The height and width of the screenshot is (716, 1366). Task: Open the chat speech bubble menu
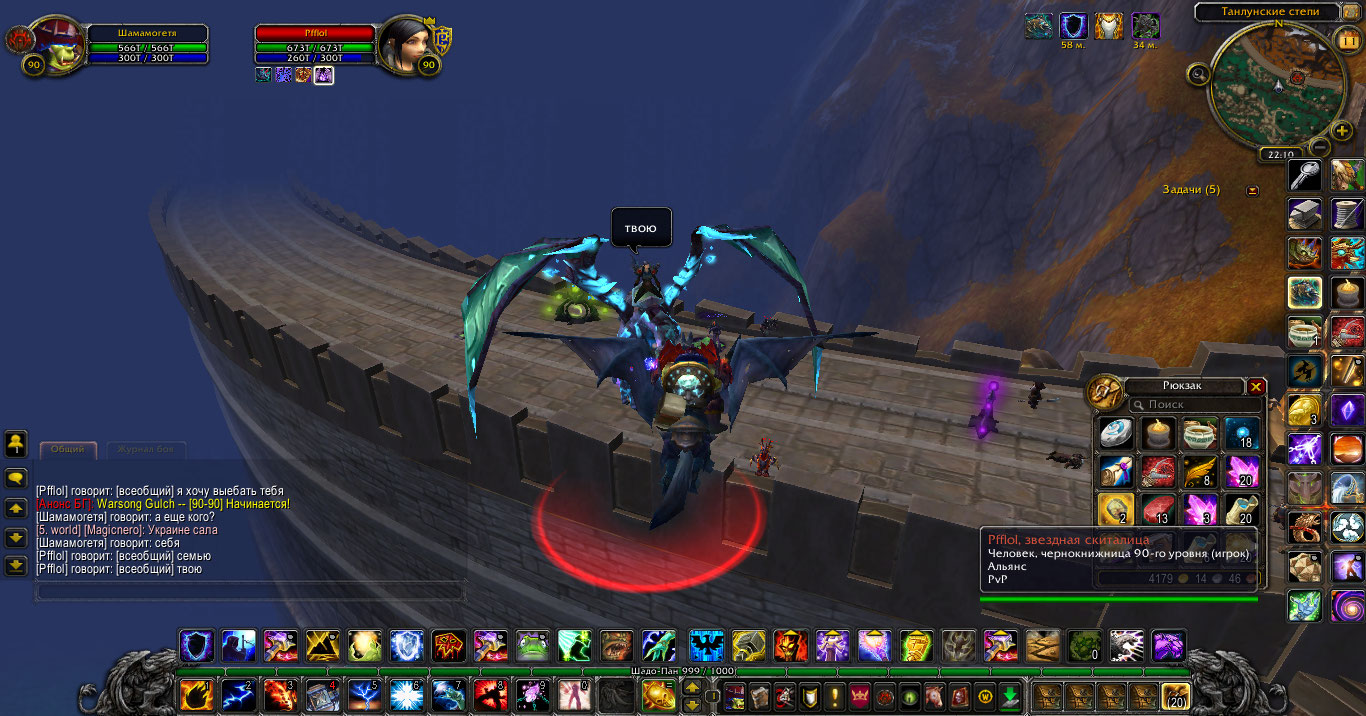(16, 478)
